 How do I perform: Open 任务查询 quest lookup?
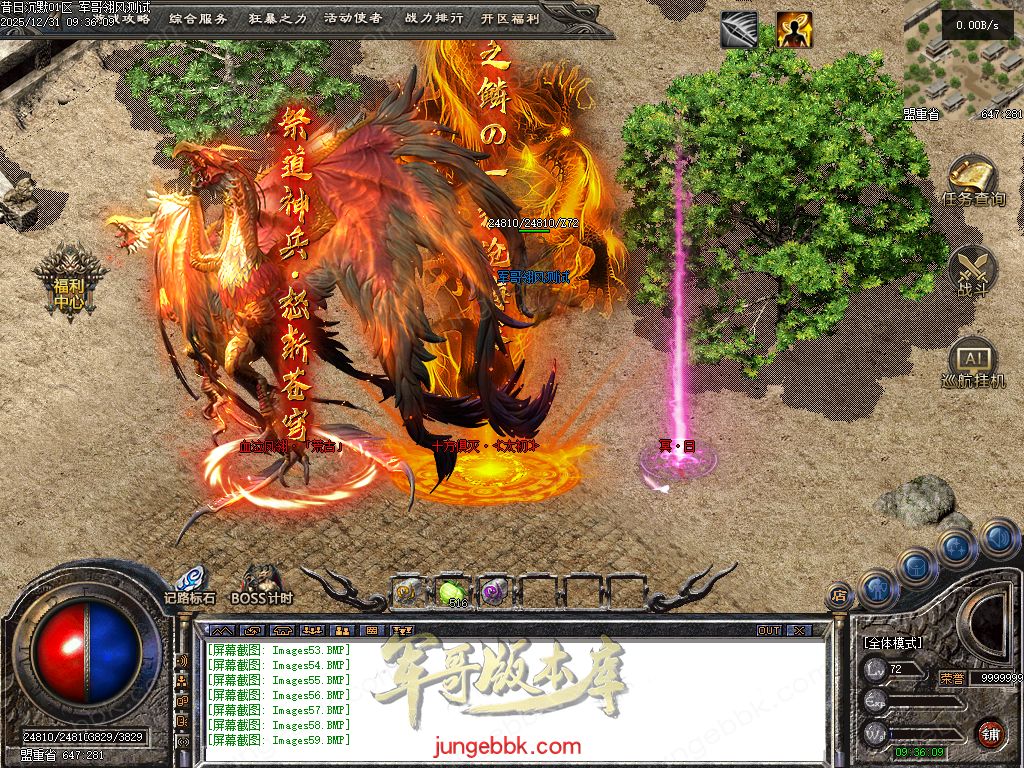(972, 180)
